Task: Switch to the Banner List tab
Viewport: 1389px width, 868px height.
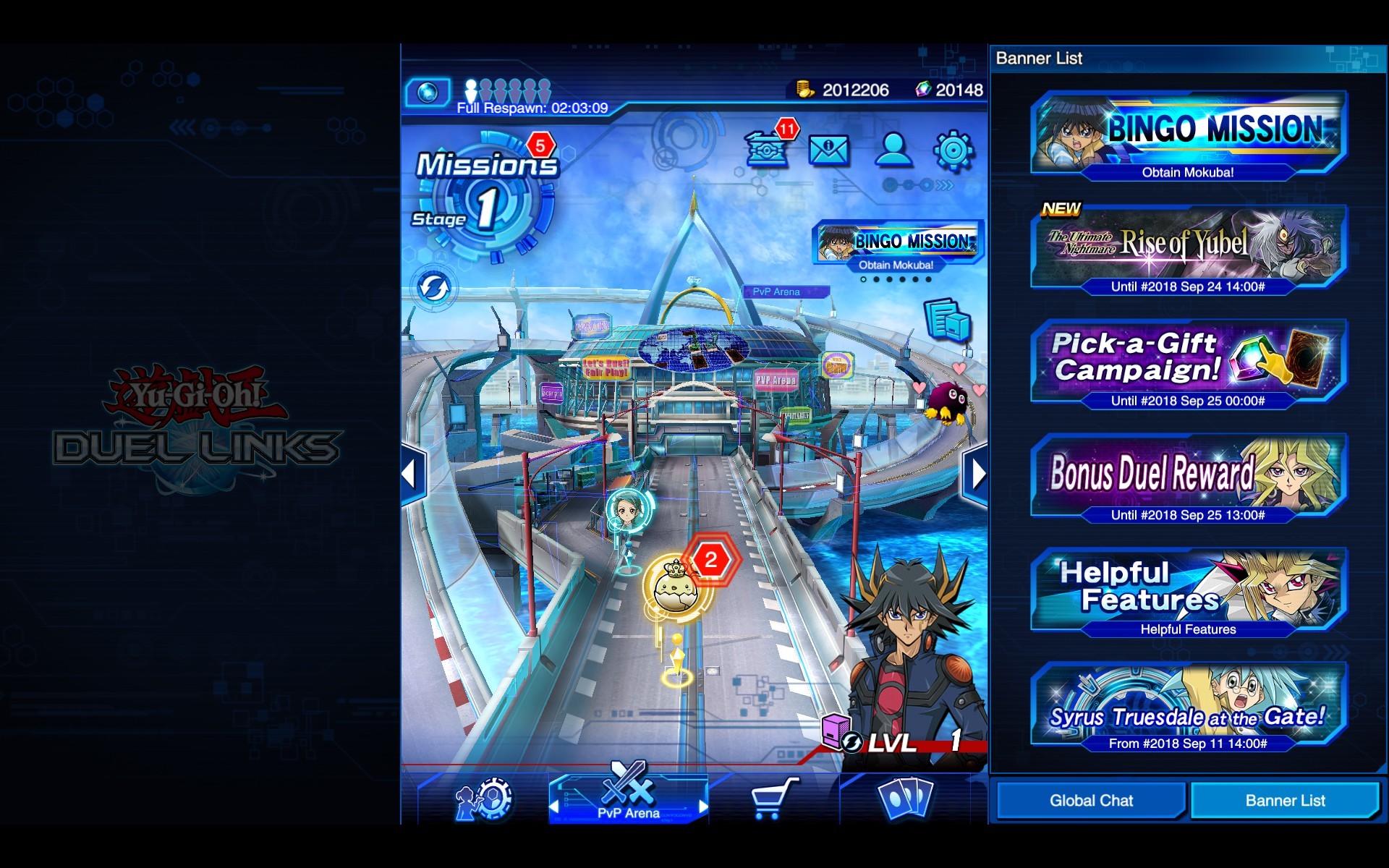Action: (x=1284, y=800)
